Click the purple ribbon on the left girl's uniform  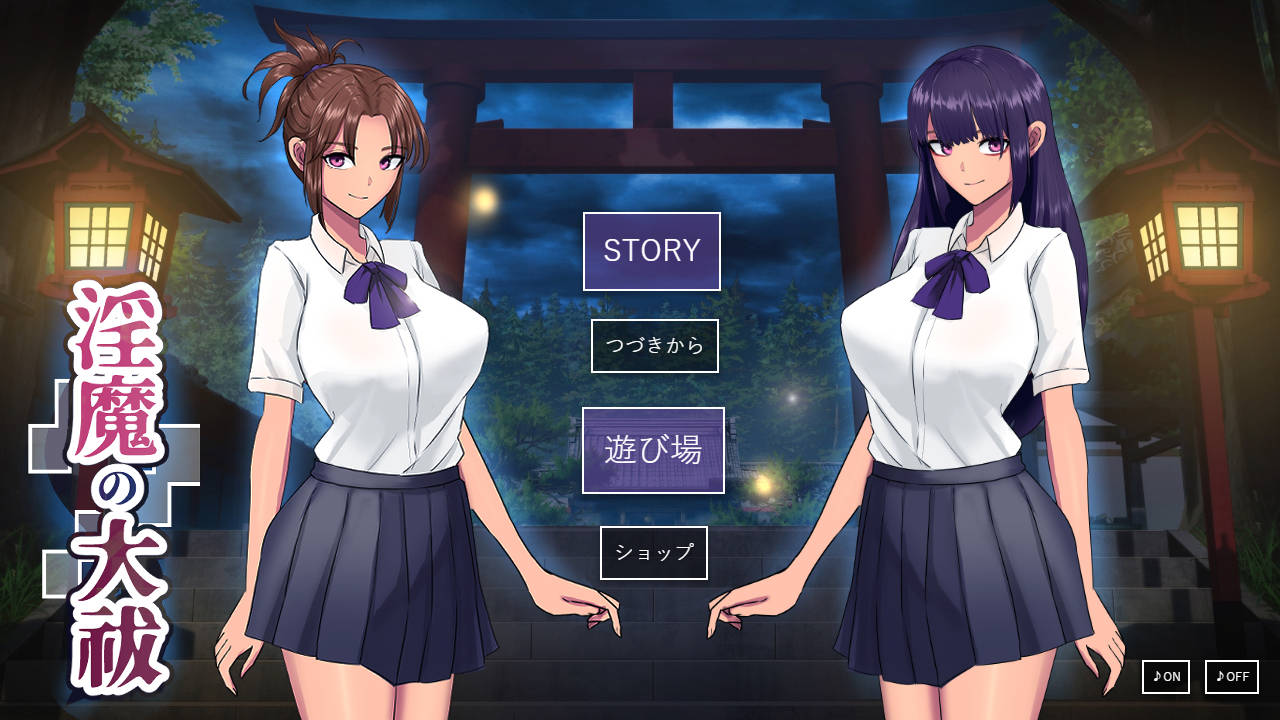point(380,290)
